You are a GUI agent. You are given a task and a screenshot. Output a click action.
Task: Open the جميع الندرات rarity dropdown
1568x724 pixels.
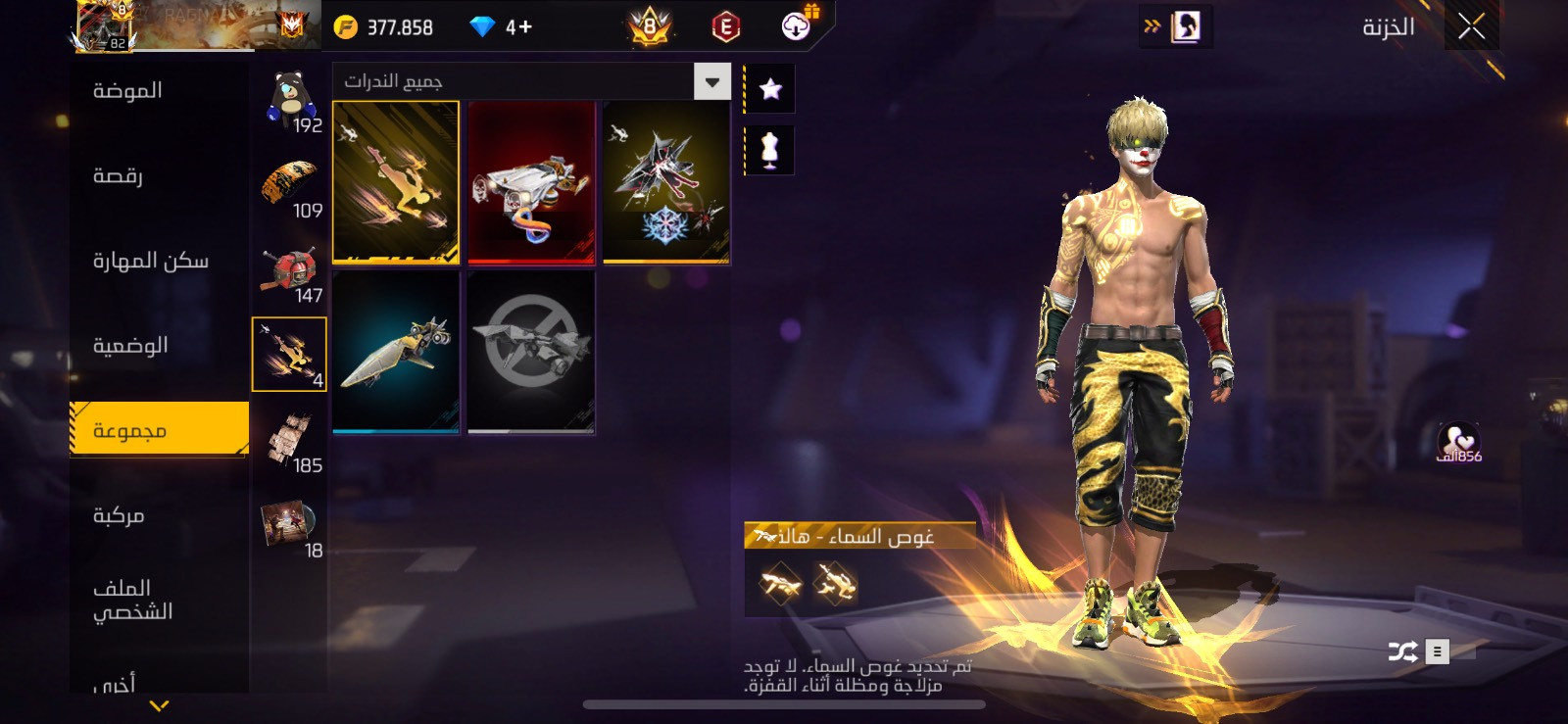pos(712,81)
